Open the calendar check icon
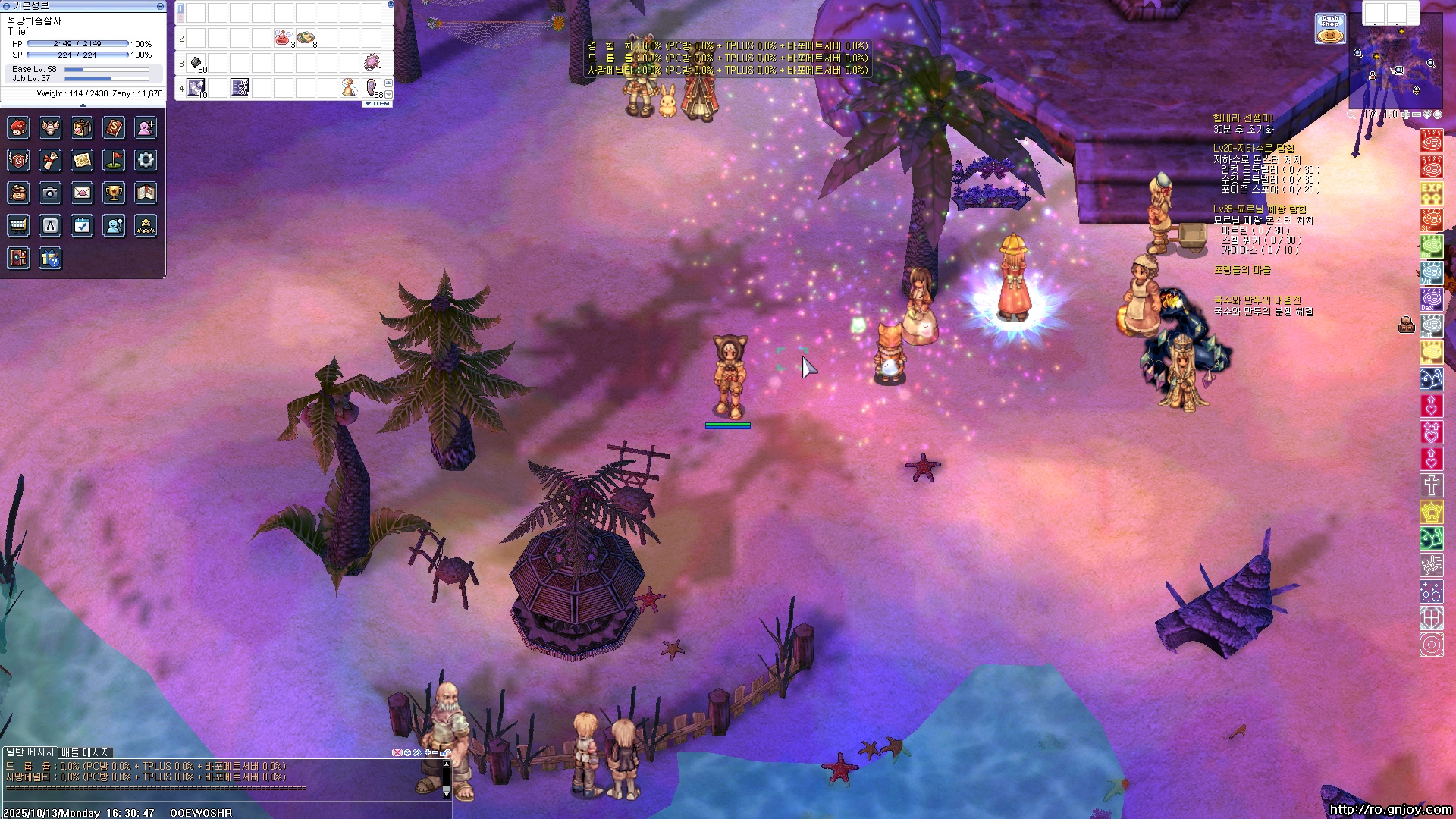 [82, 225]
